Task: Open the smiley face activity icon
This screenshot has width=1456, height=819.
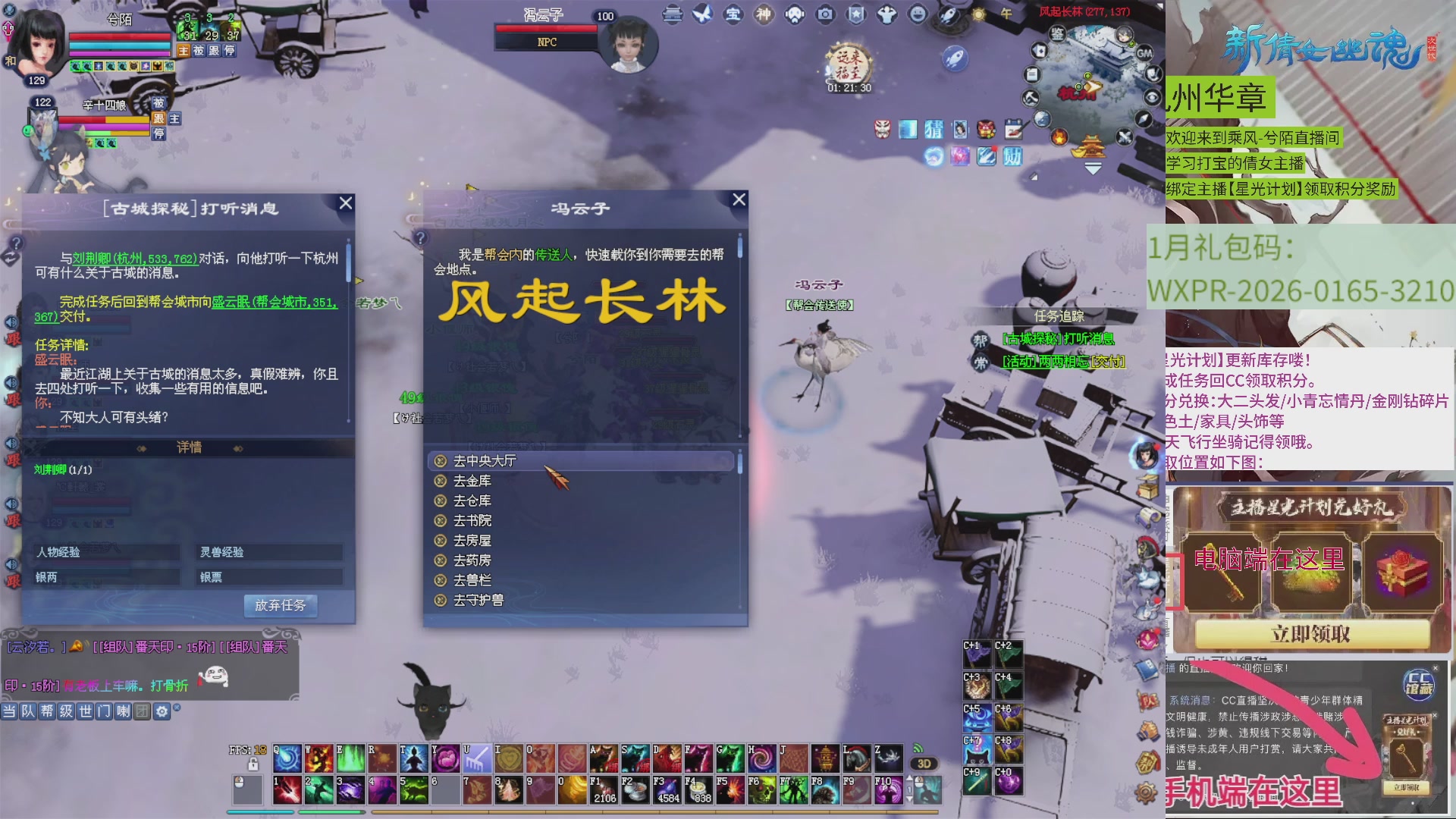Action: (917, 14)
